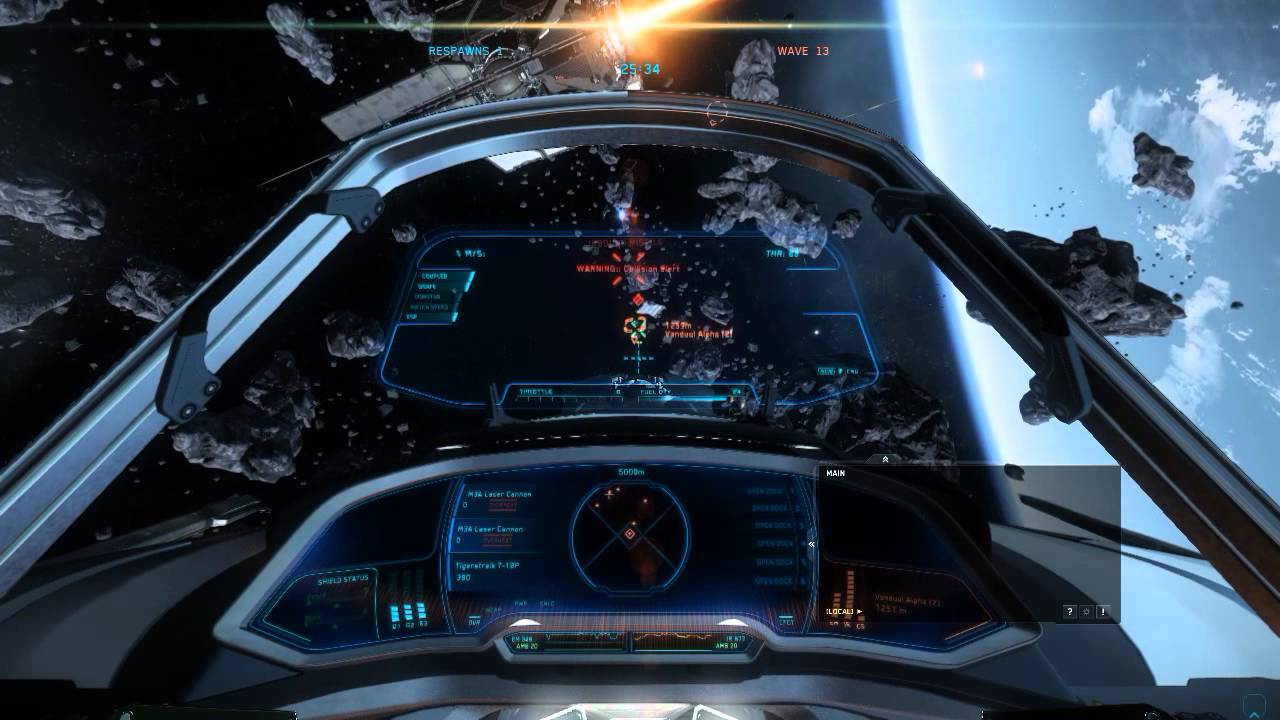This screenshot has width=1280, height=720.
Task: Open chat settings gear icon
Action: point(1086,612)
